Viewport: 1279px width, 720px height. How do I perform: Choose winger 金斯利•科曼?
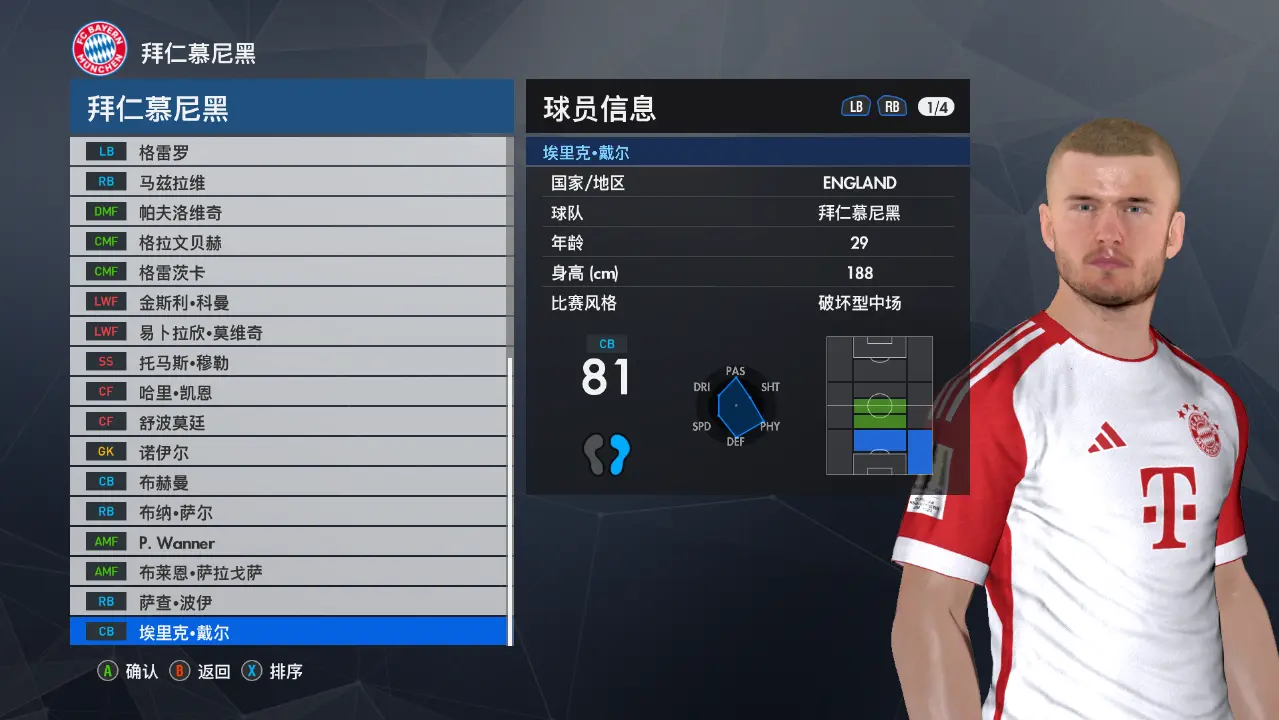(288, 302)
